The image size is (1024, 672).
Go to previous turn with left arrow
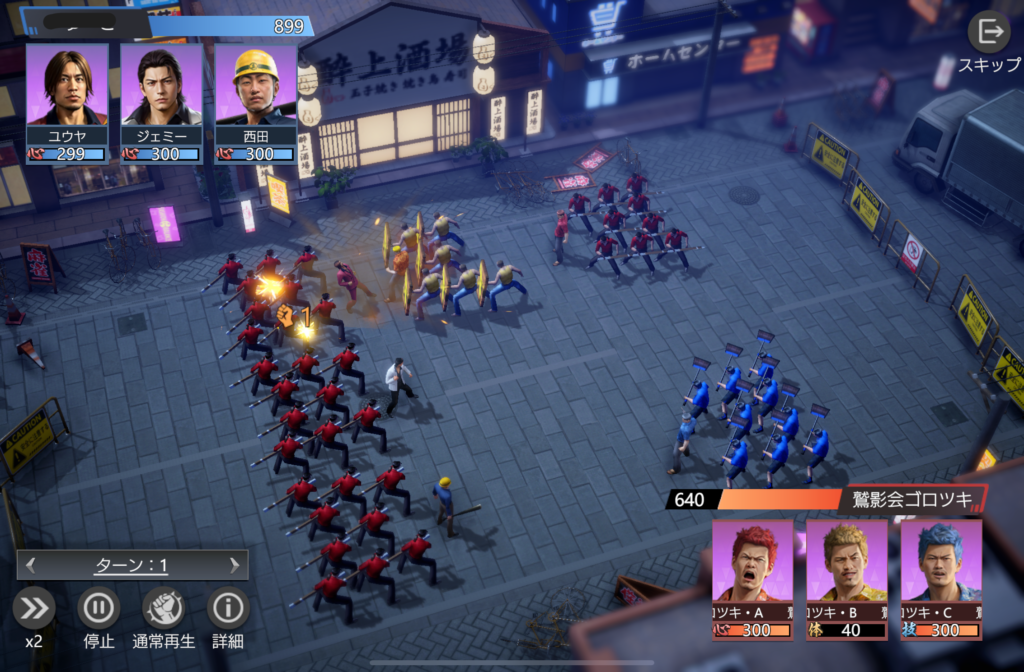[x=30, y=565]
